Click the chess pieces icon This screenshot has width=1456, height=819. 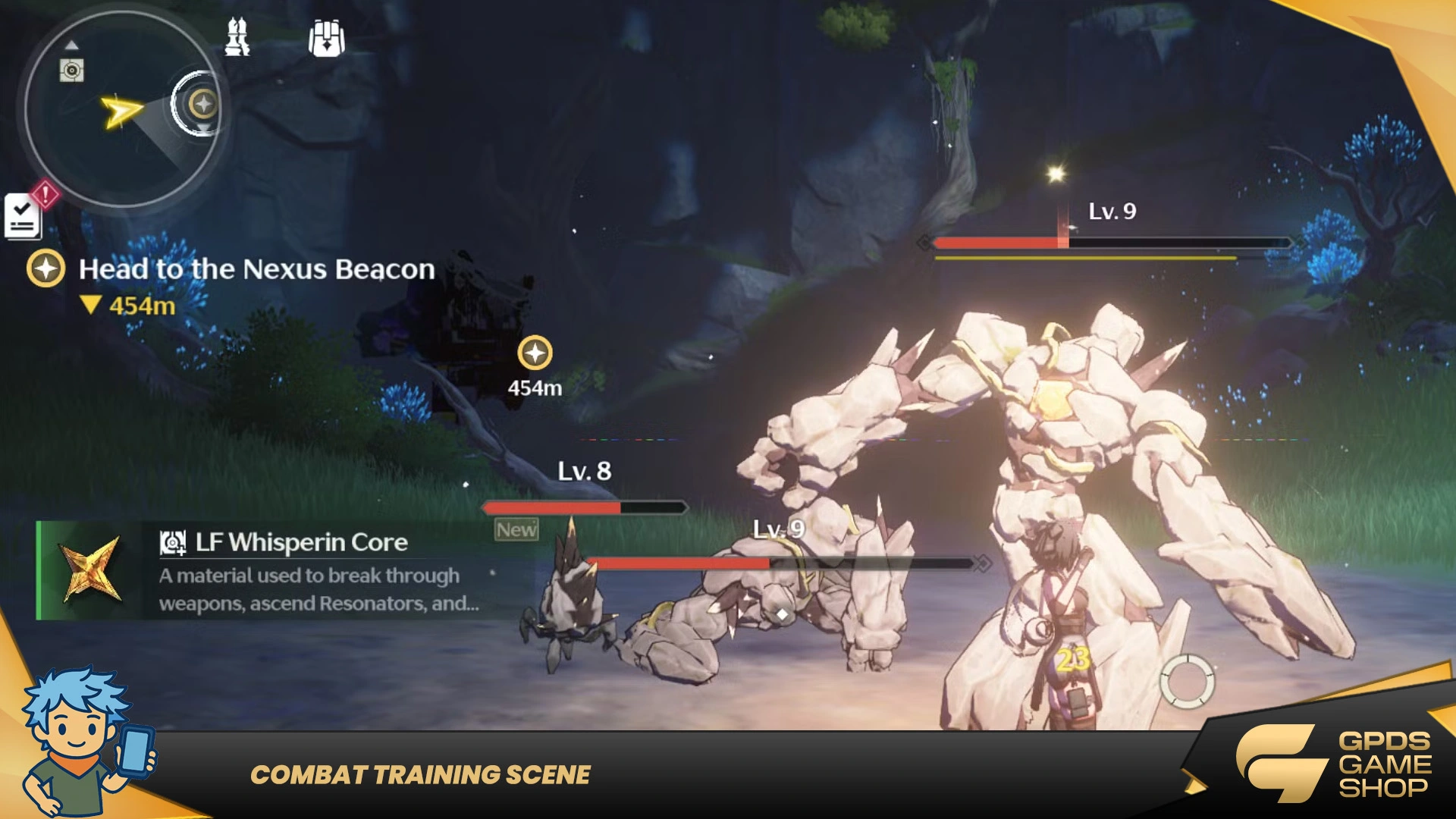(x=237, y=37)
